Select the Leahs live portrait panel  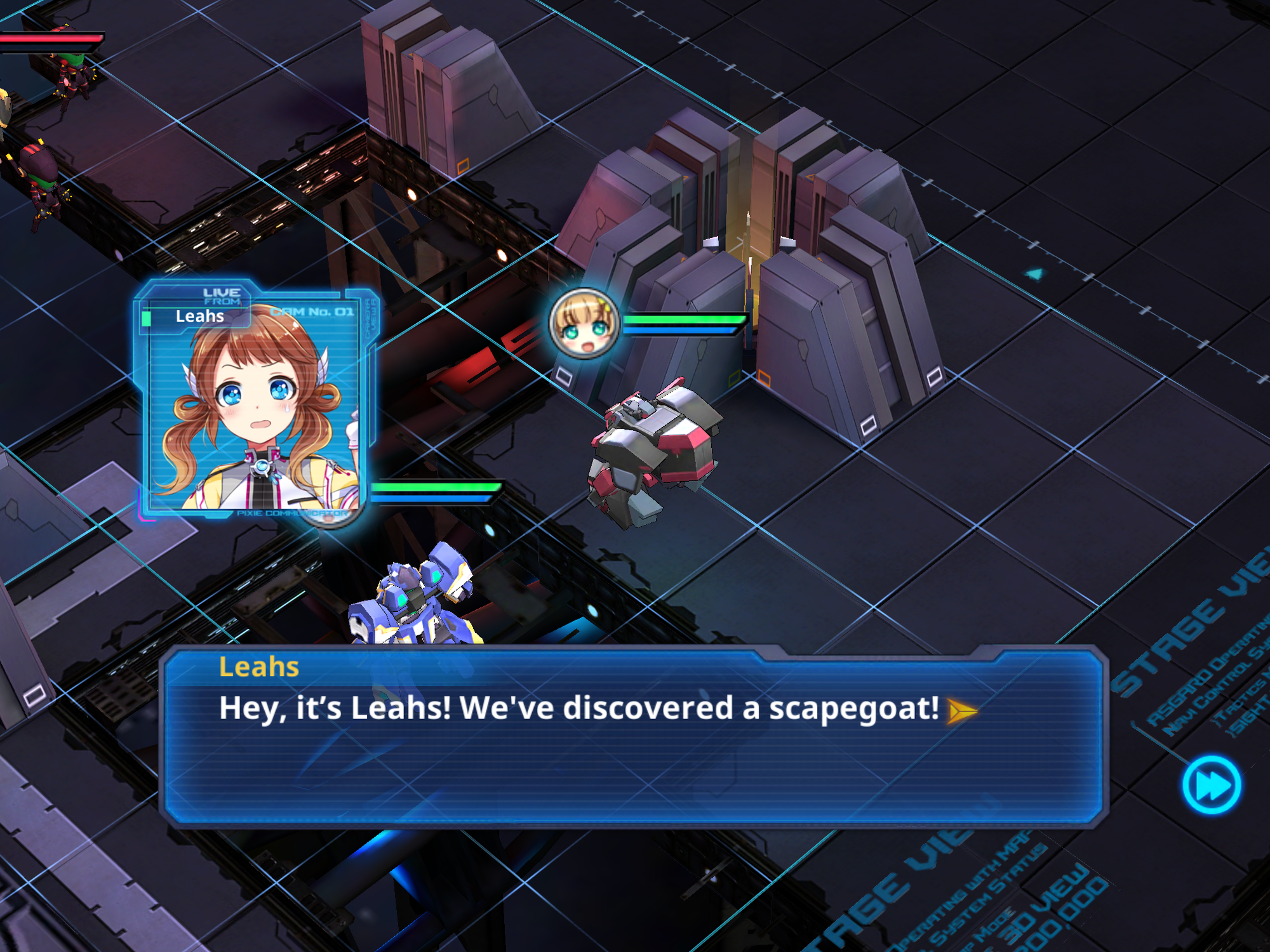click(x=255, y=401)
